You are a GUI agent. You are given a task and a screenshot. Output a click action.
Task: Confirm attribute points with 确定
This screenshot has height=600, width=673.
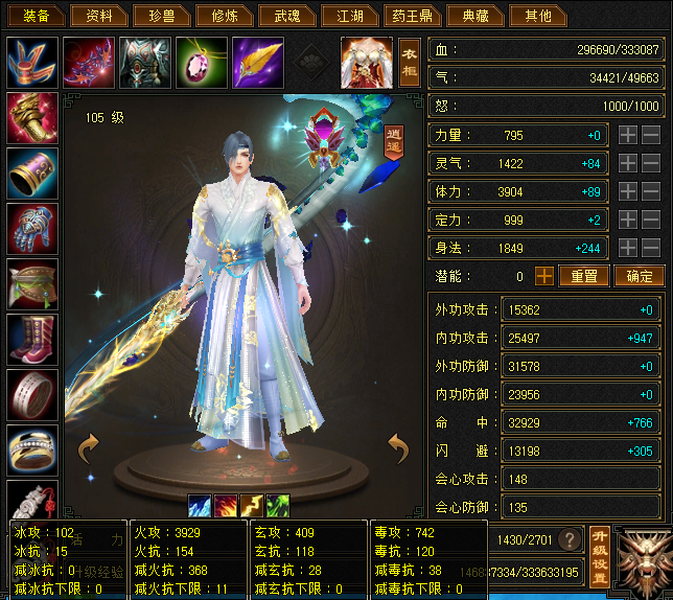click(x=638, y=276)
